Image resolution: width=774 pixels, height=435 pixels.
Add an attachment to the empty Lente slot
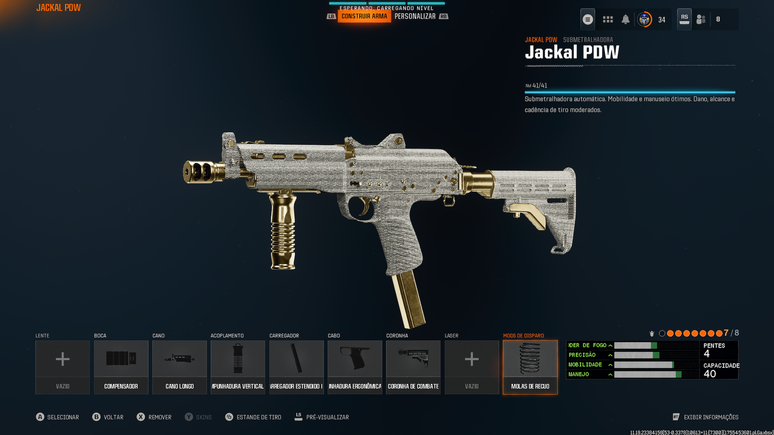(63, 366)
